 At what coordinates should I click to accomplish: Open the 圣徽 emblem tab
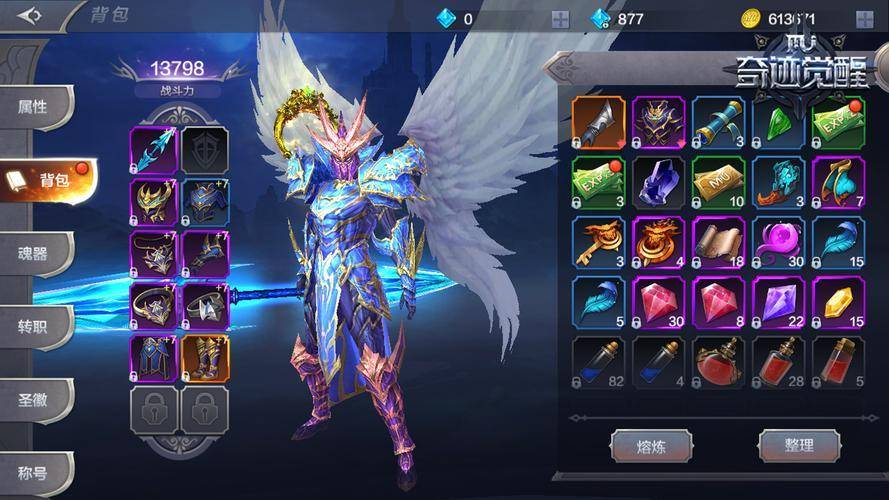33,398
